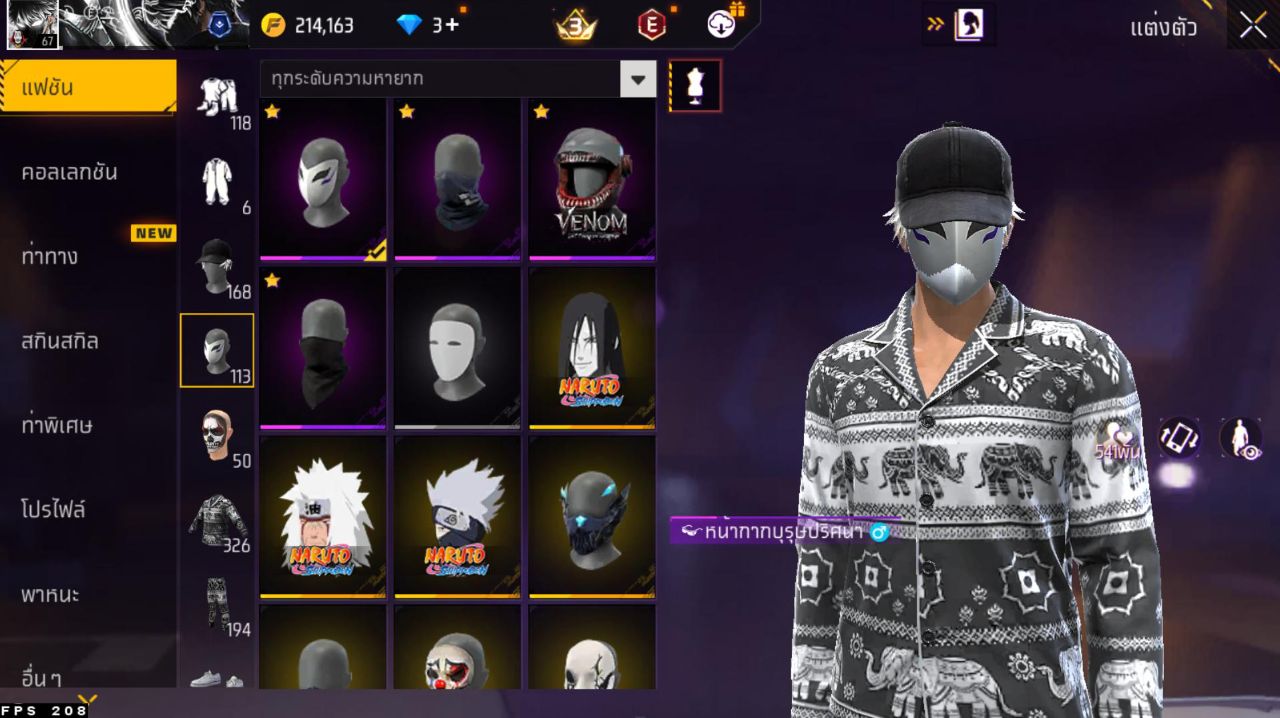Show the patterned shirt tops category
Screen dimensions: 1280x718
point(217,518)
